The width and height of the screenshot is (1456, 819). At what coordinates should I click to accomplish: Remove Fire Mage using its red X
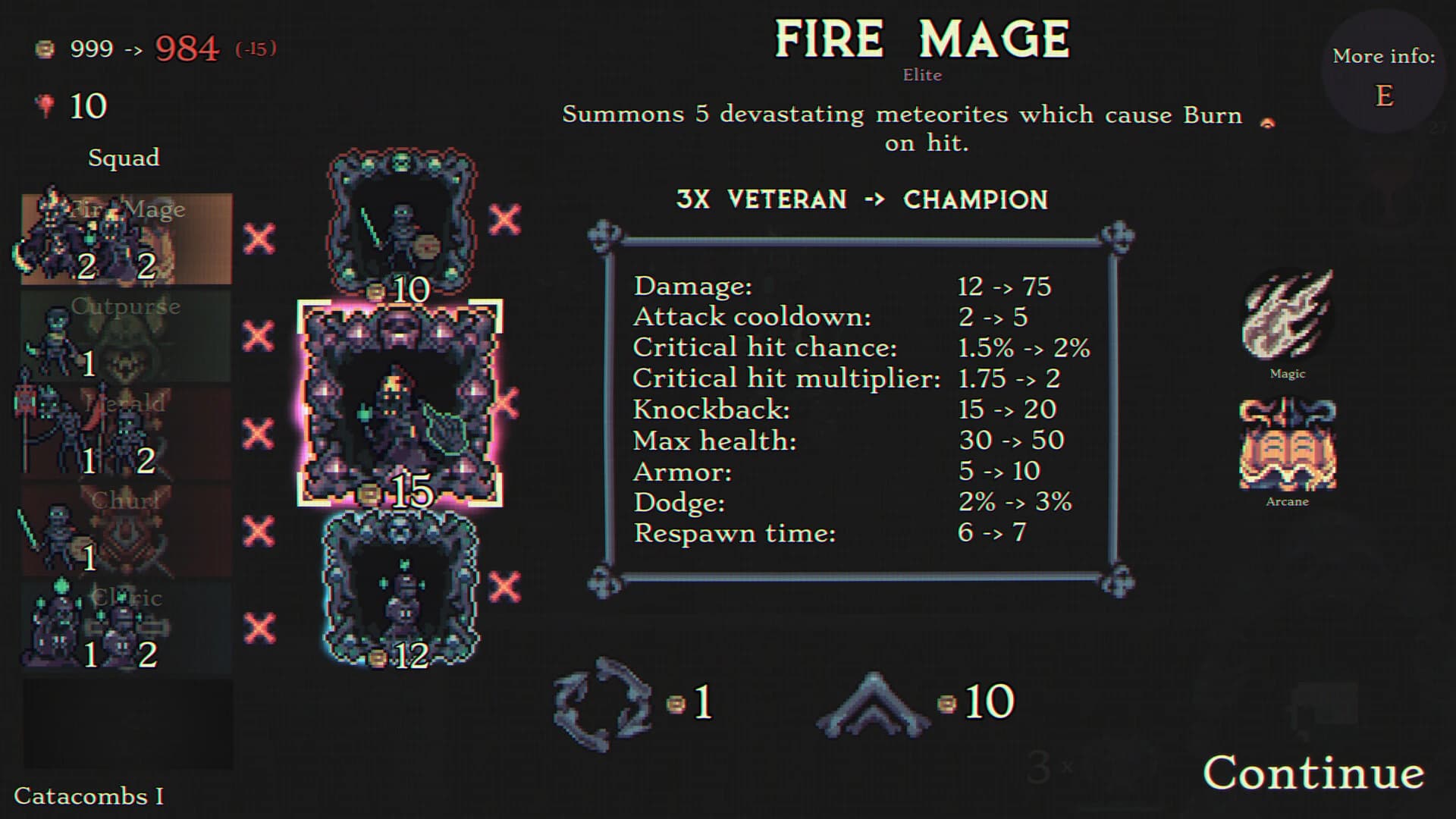click(x=258, y=237)
